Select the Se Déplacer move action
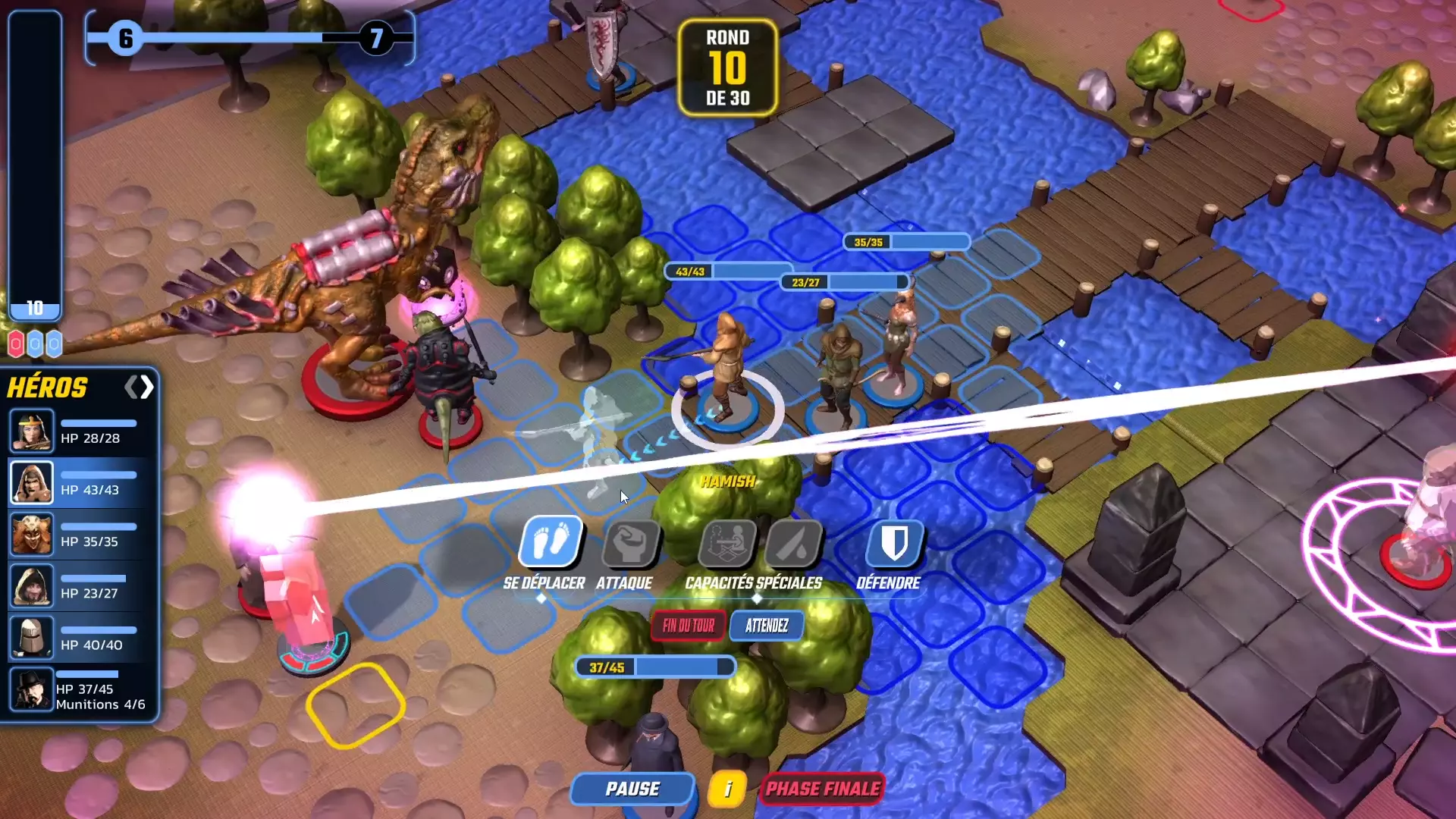Viewport: 1456px width, 819px height. 551,542
